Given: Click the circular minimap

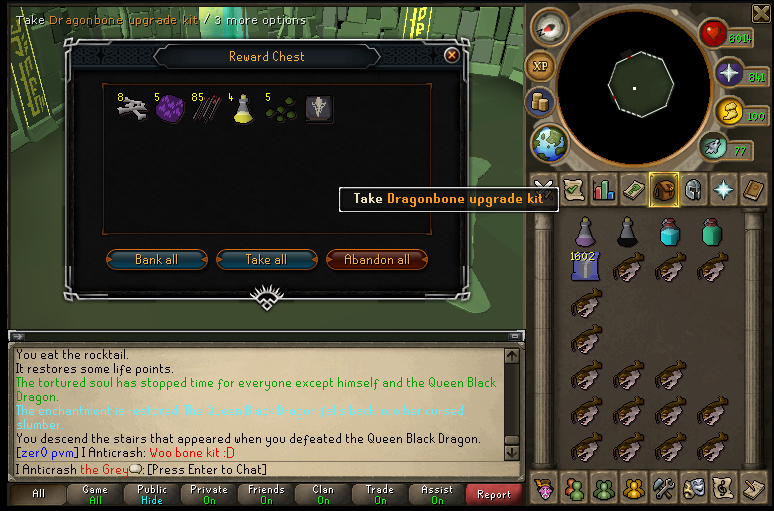Looking at the screenshot, I should pyautogui.click(x=634, y=88).
